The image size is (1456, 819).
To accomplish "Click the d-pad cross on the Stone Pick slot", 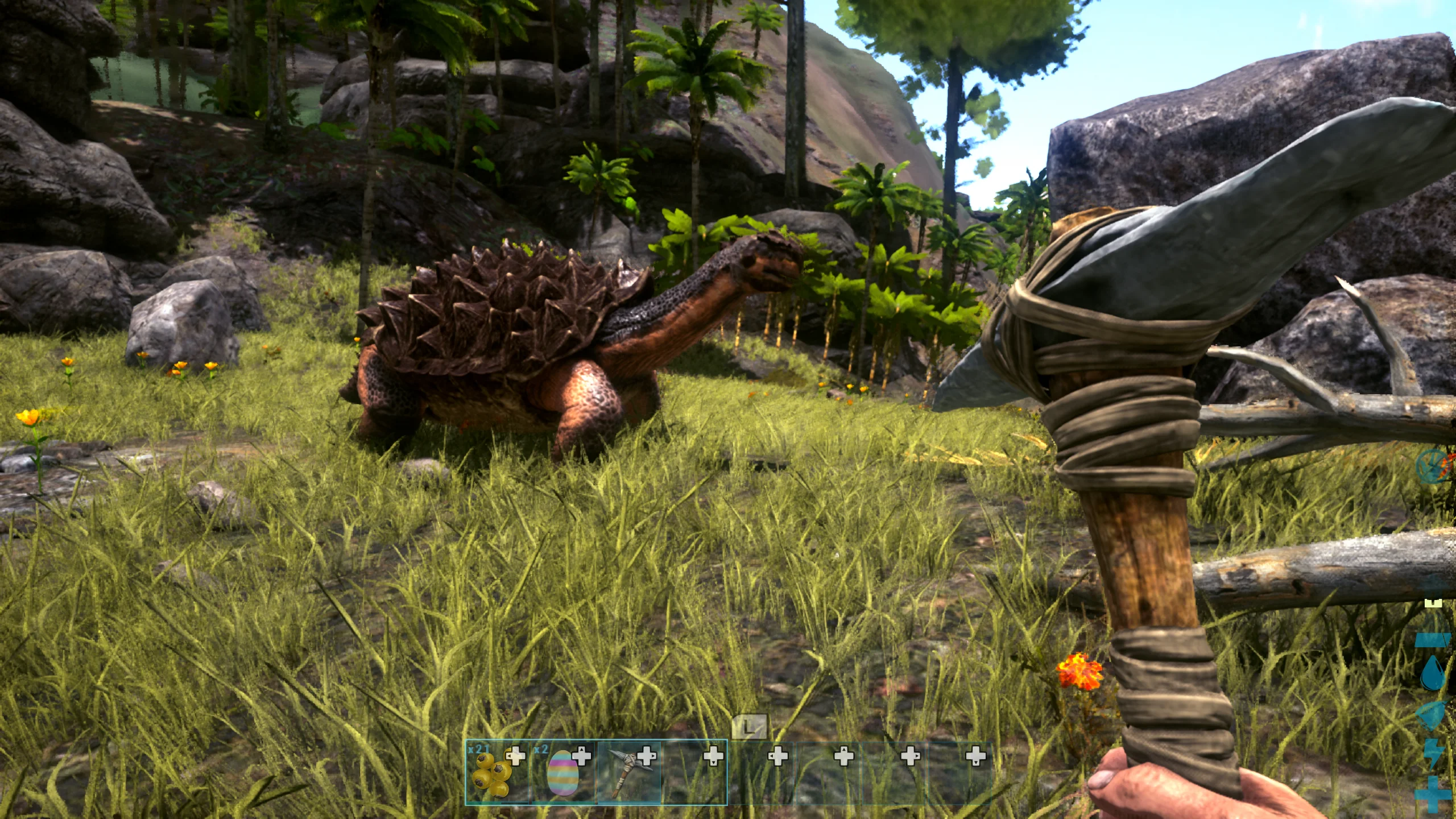I will click(646, 756).
